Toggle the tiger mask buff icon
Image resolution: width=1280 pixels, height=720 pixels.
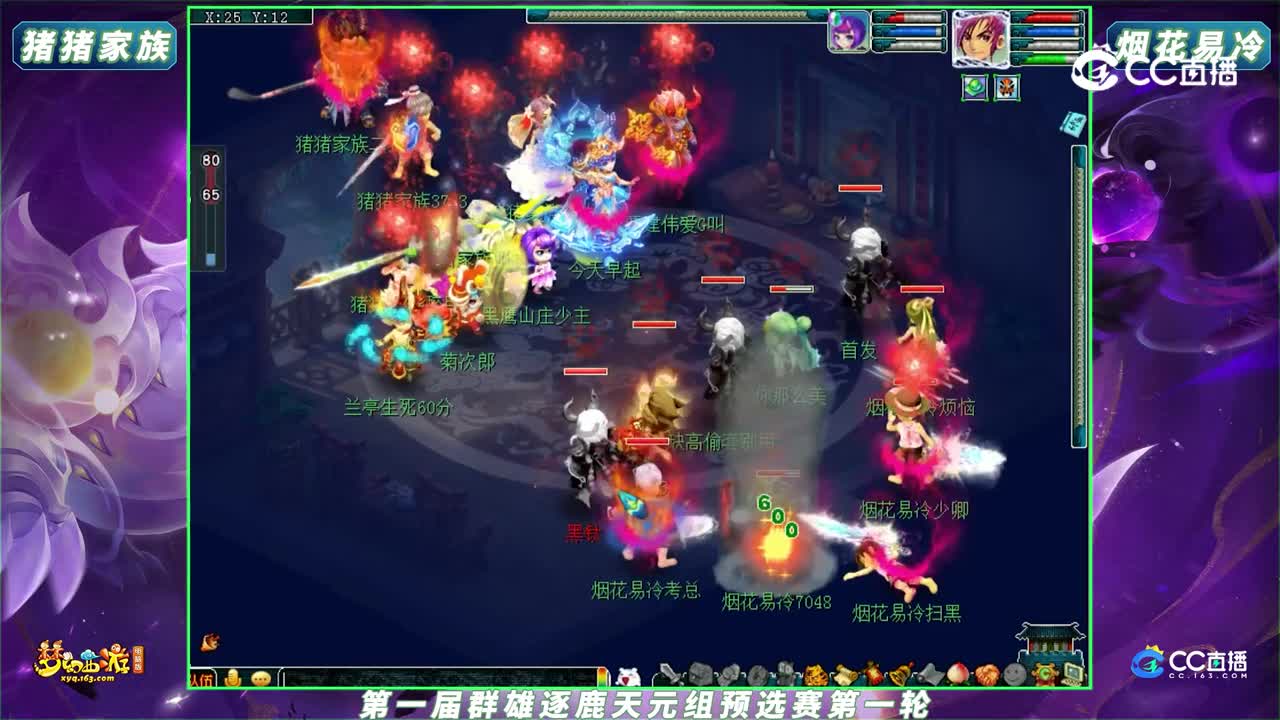click(1006, 88)
